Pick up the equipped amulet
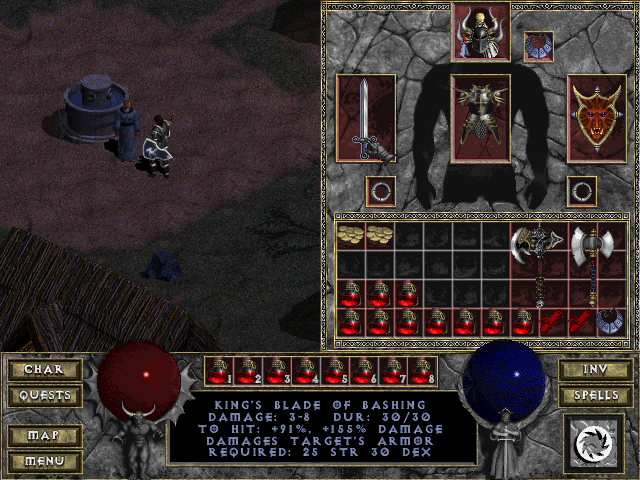 click(x=538, y=46)
